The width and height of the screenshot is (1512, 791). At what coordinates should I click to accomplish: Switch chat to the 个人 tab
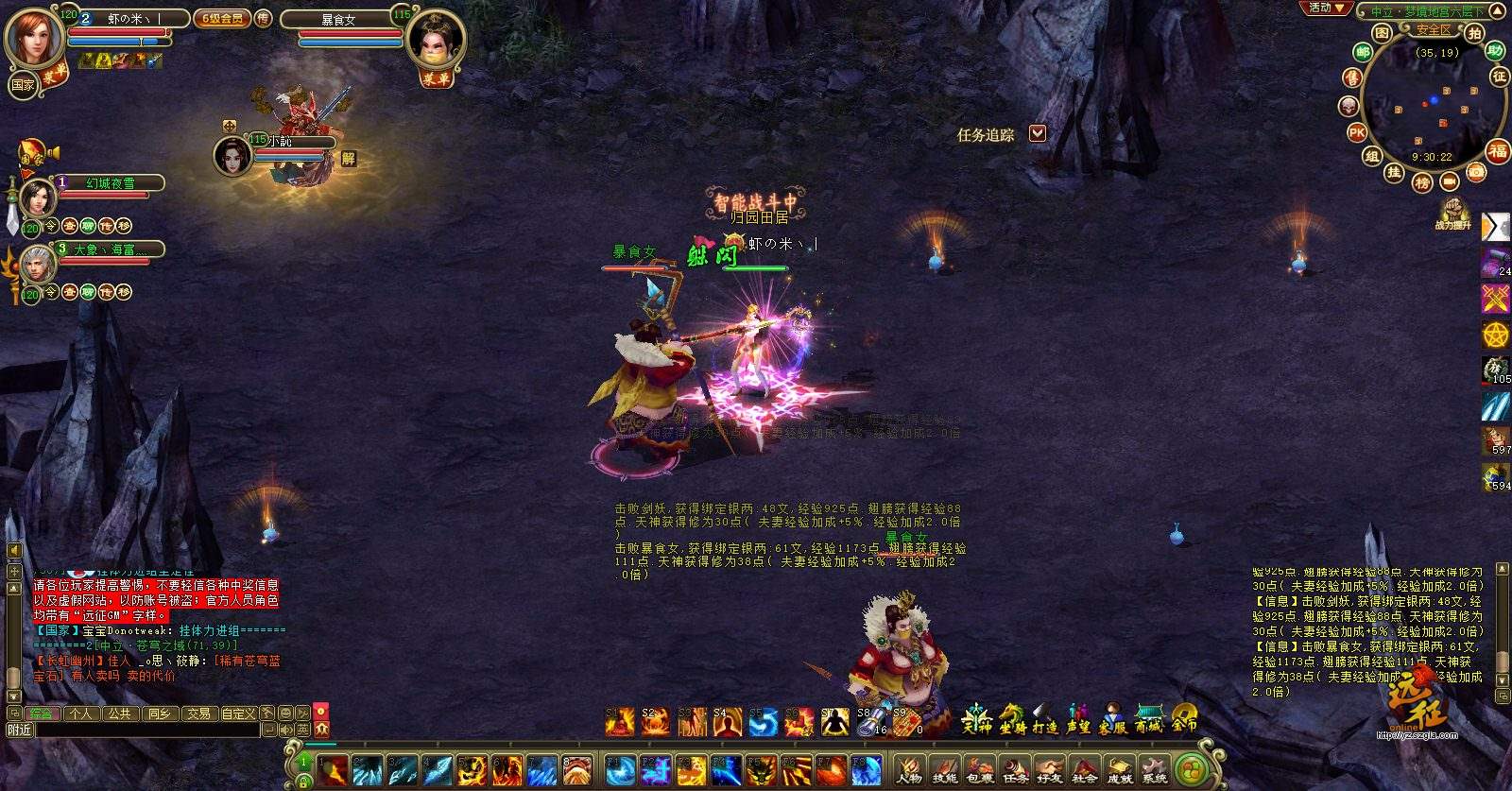pyautogui.click(x=80, y=714)
